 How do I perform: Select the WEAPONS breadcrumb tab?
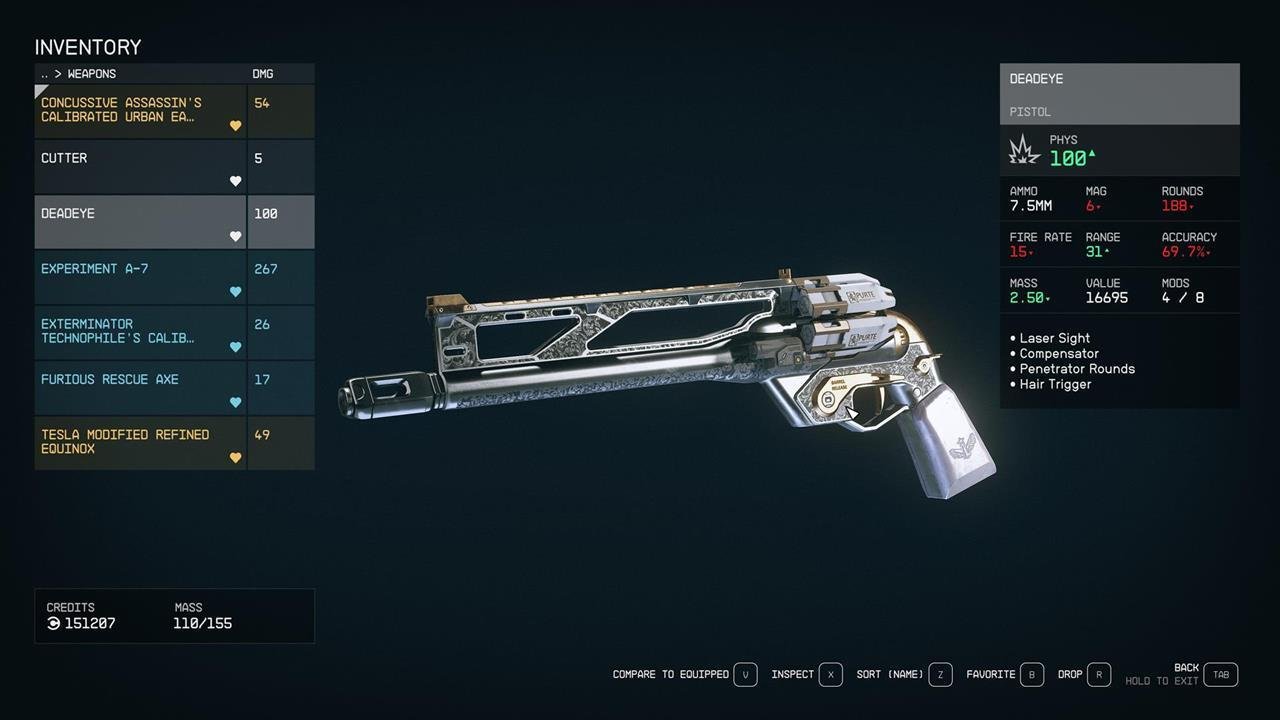click(x=90, y=73)
